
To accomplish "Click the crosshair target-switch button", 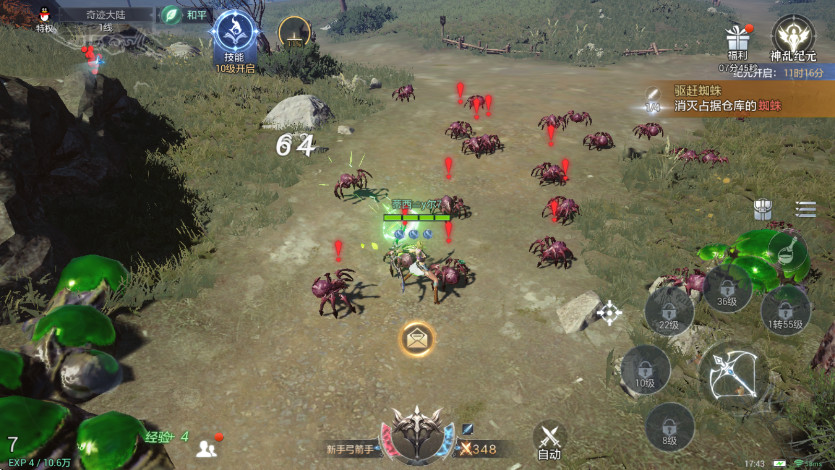I will click(609, 313).
